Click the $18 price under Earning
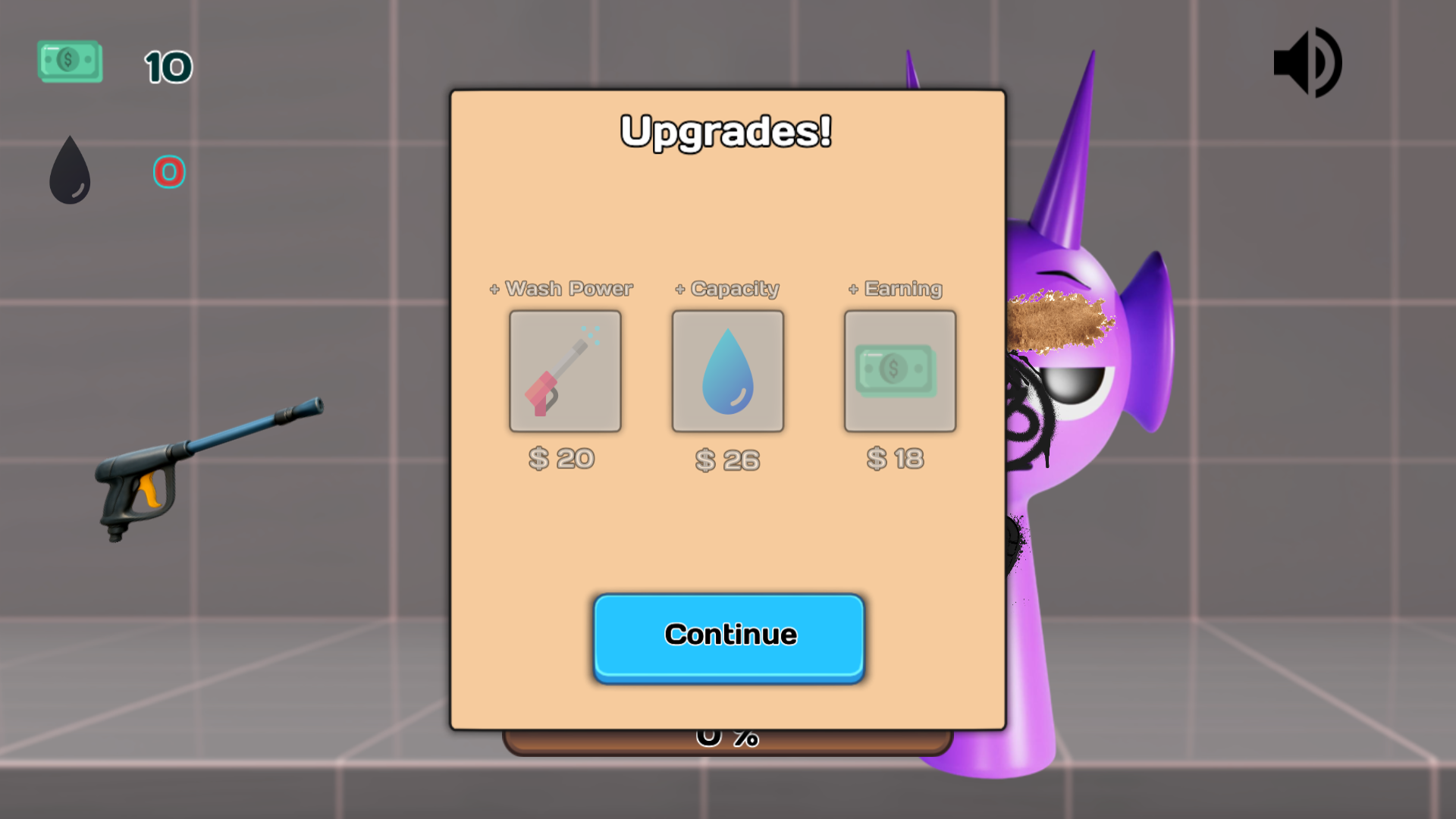The height and width of the screenshot is (819, 1456). [x=896, y=458]
